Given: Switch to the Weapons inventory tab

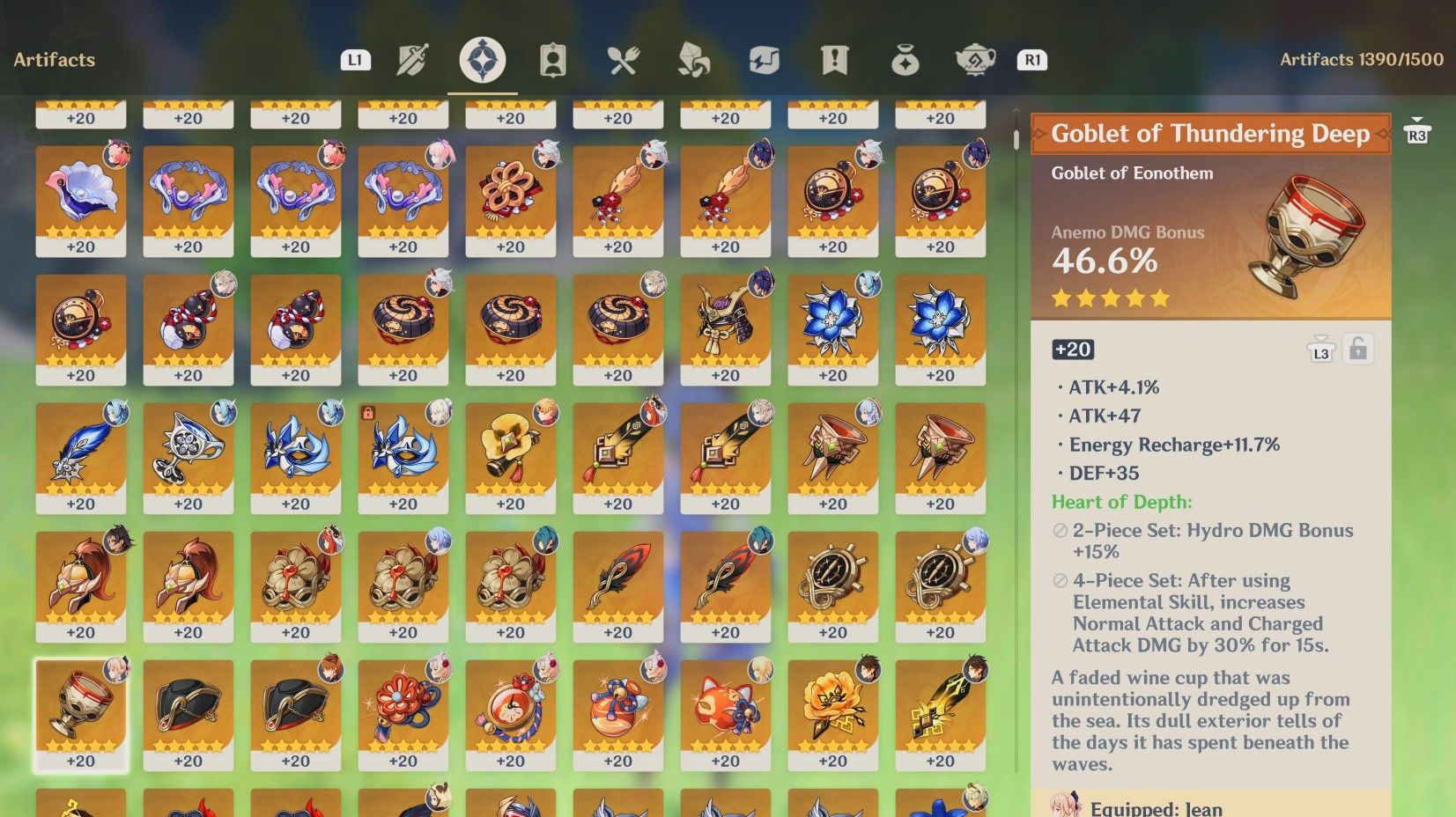Looking at the screenshot, I should (411, 59).
